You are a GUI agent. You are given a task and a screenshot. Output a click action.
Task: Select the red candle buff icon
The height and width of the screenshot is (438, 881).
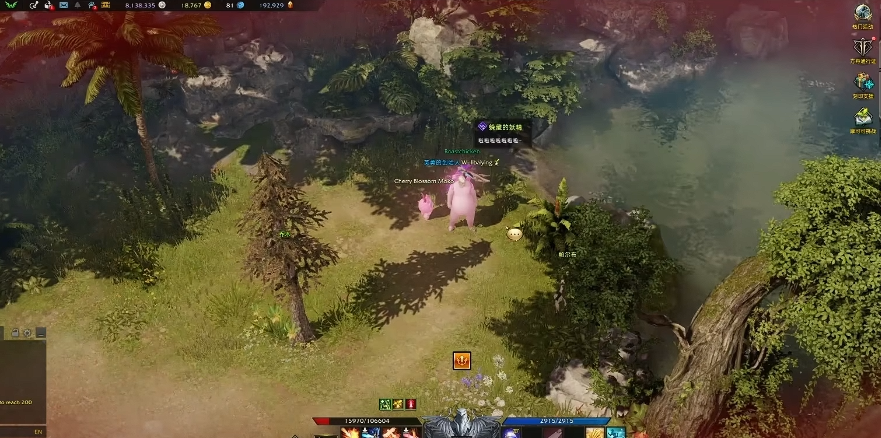pyautogui.click(x=411, y=404)
